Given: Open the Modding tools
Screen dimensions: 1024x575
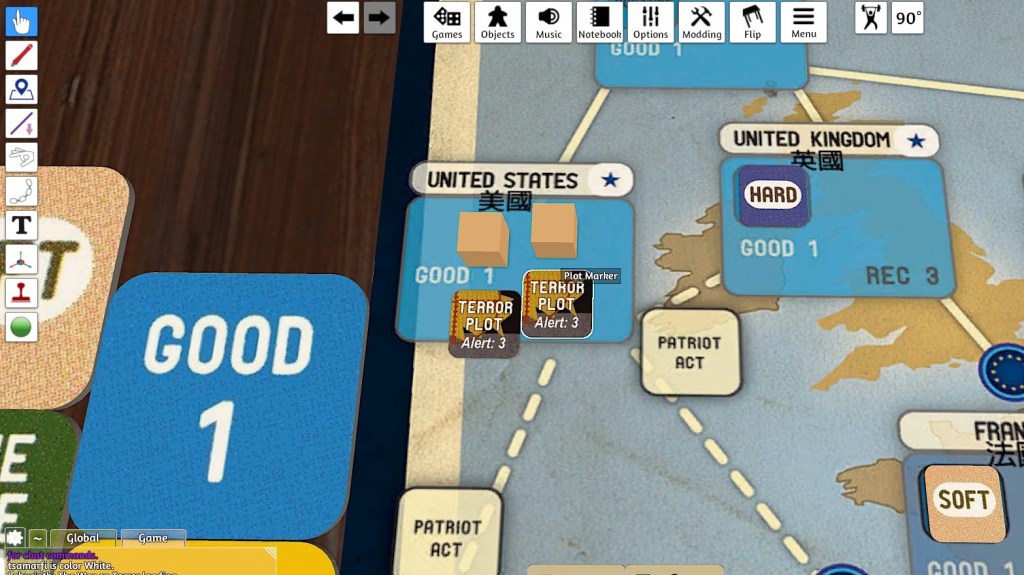Looking at the screenshot, I should pyautogui.click(x=701, y=21).
